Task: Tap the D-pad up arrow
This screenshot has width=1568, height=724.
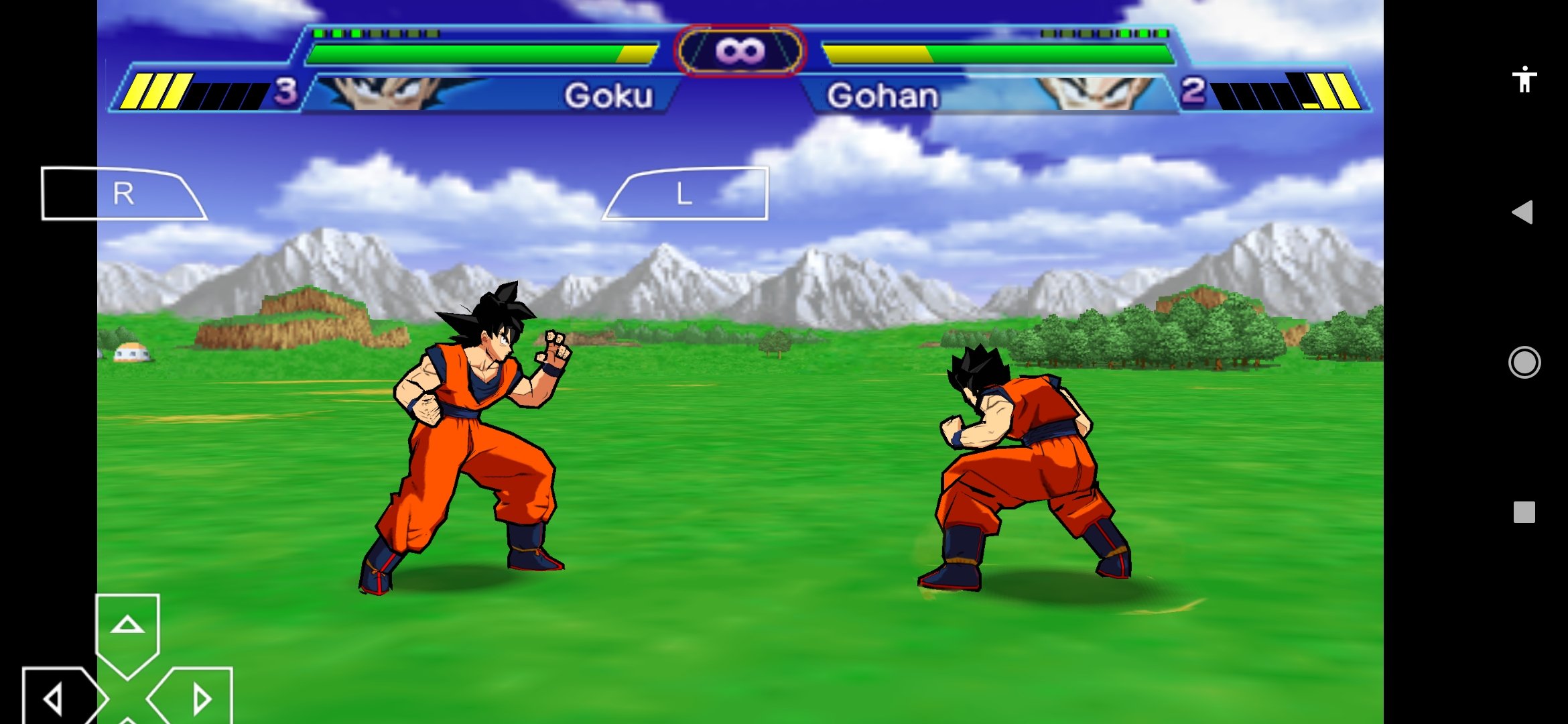Action: coord(127,629)
